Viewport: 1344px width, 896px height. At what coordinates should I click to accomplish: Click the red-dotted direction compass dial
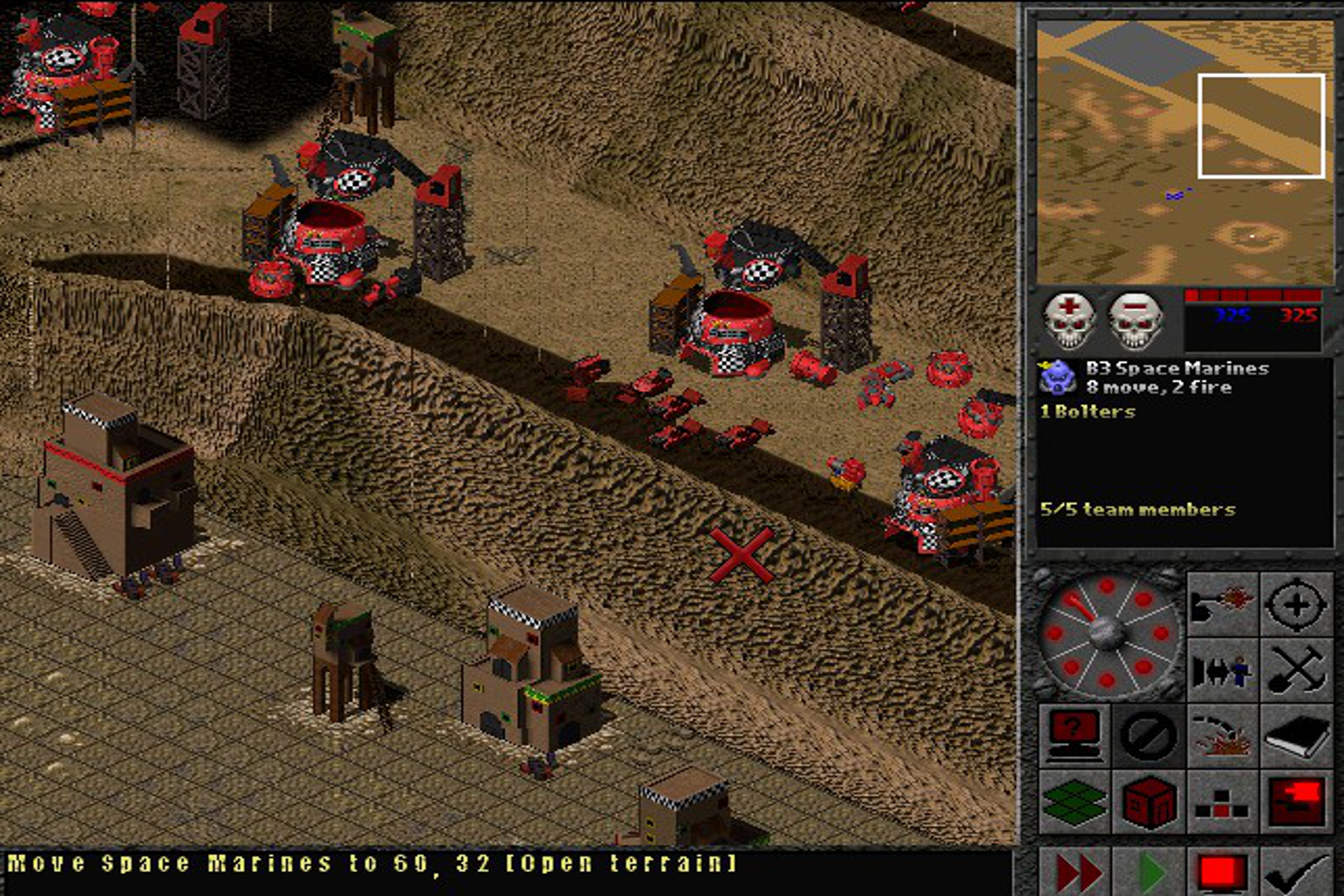1107,635
